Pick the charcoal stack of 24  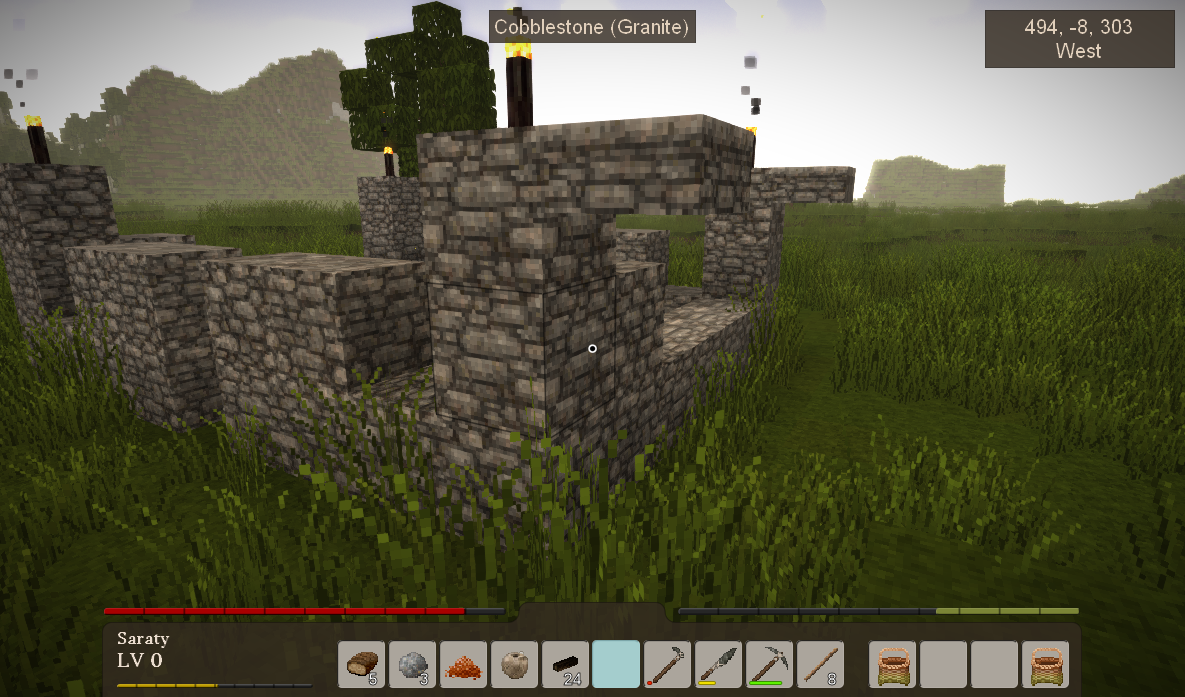point(566,664)
